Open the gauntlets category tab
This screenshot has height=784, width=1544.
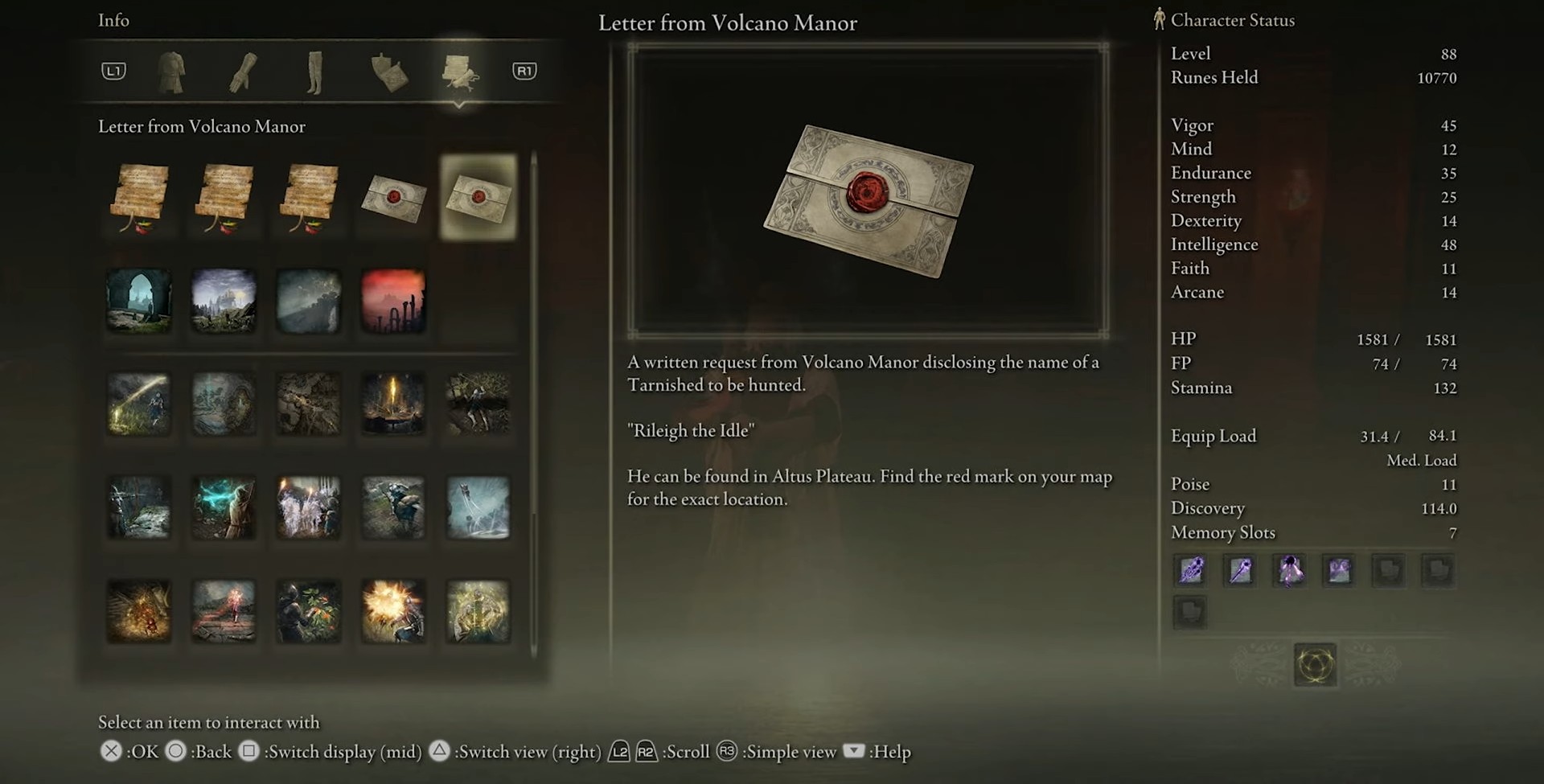[243, 72]
